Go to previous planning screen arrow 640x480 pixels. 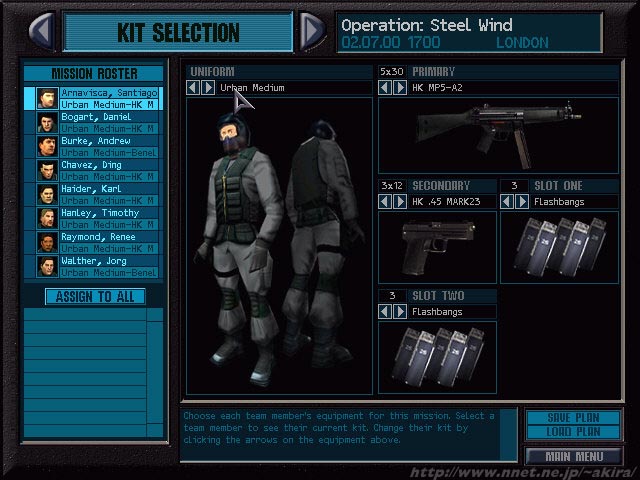[x=41, y=31]
